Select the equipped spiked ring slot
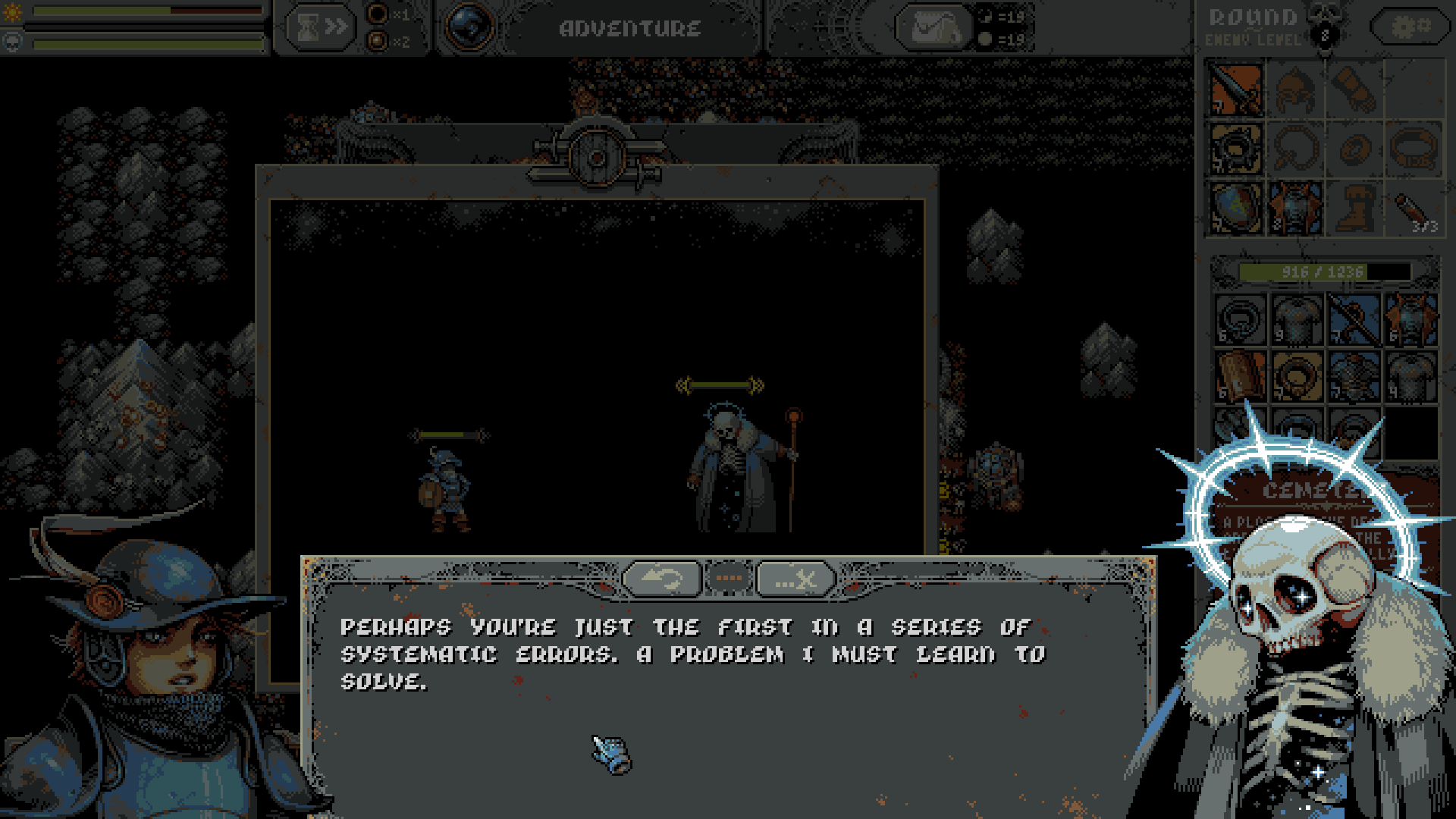 click(1236, 149)
